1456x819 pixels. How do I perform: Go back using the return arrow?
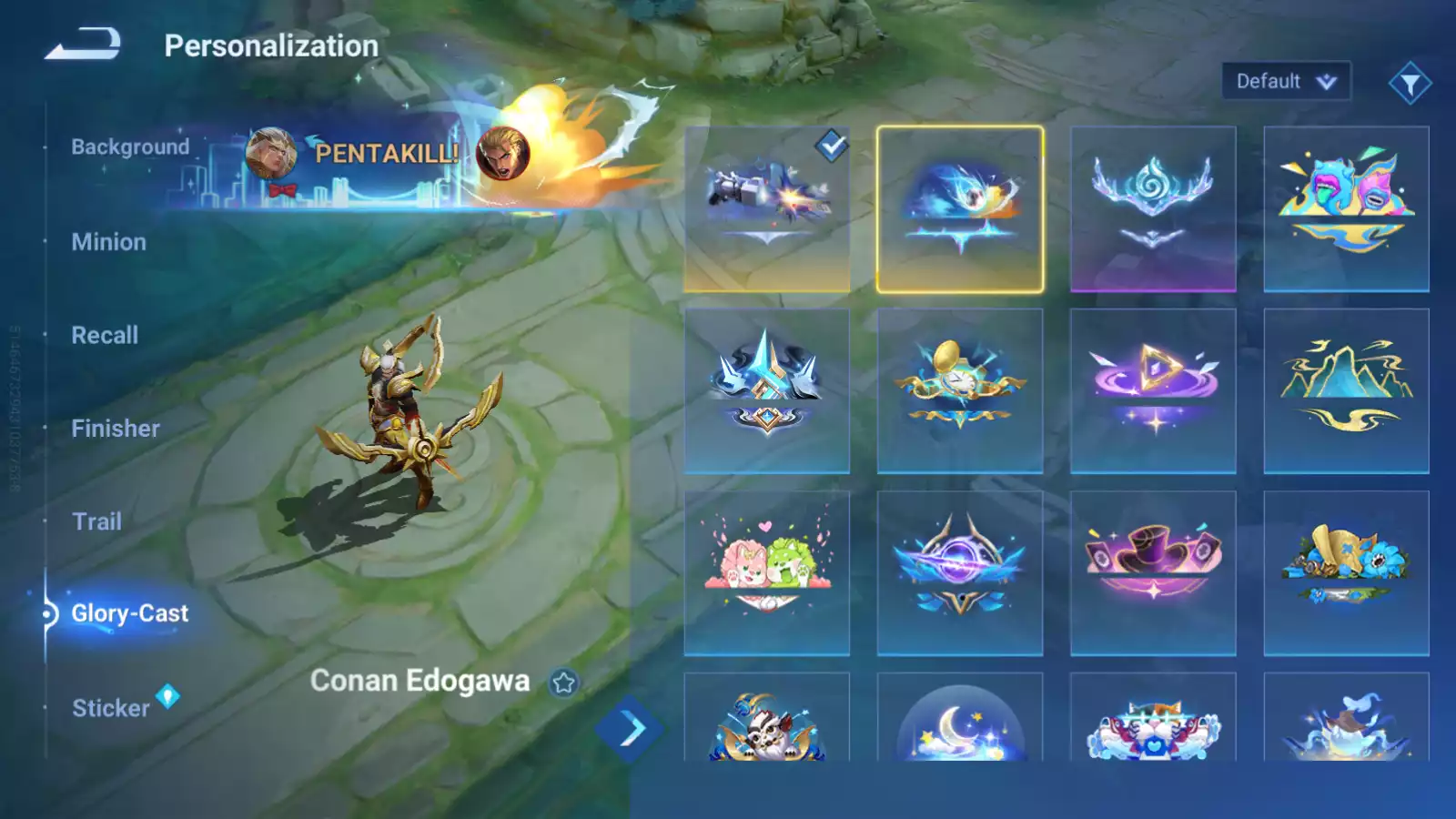(83, 44)
